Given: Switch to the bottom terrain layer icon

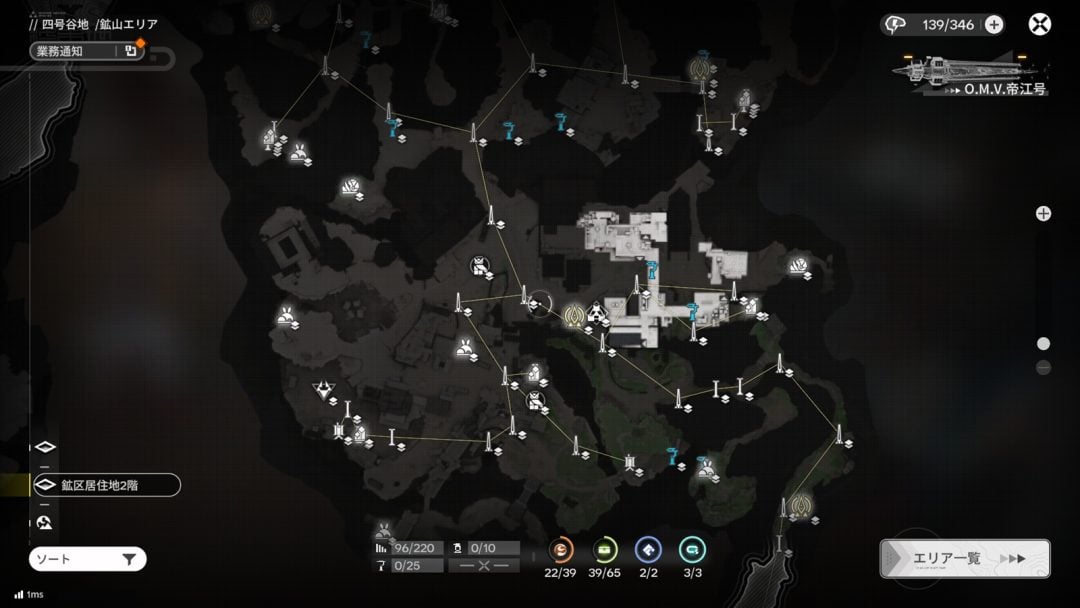Looking at the screenshot, I should pyautogui.click(x=44, y=522).
